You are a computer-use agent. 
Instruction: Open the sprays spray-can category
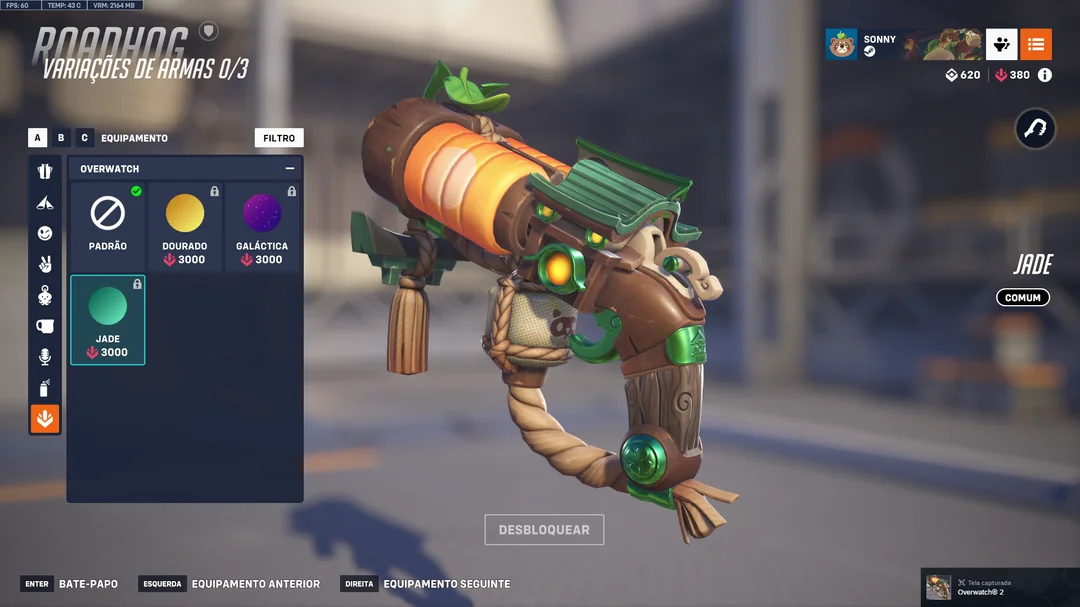pos(45,388)
